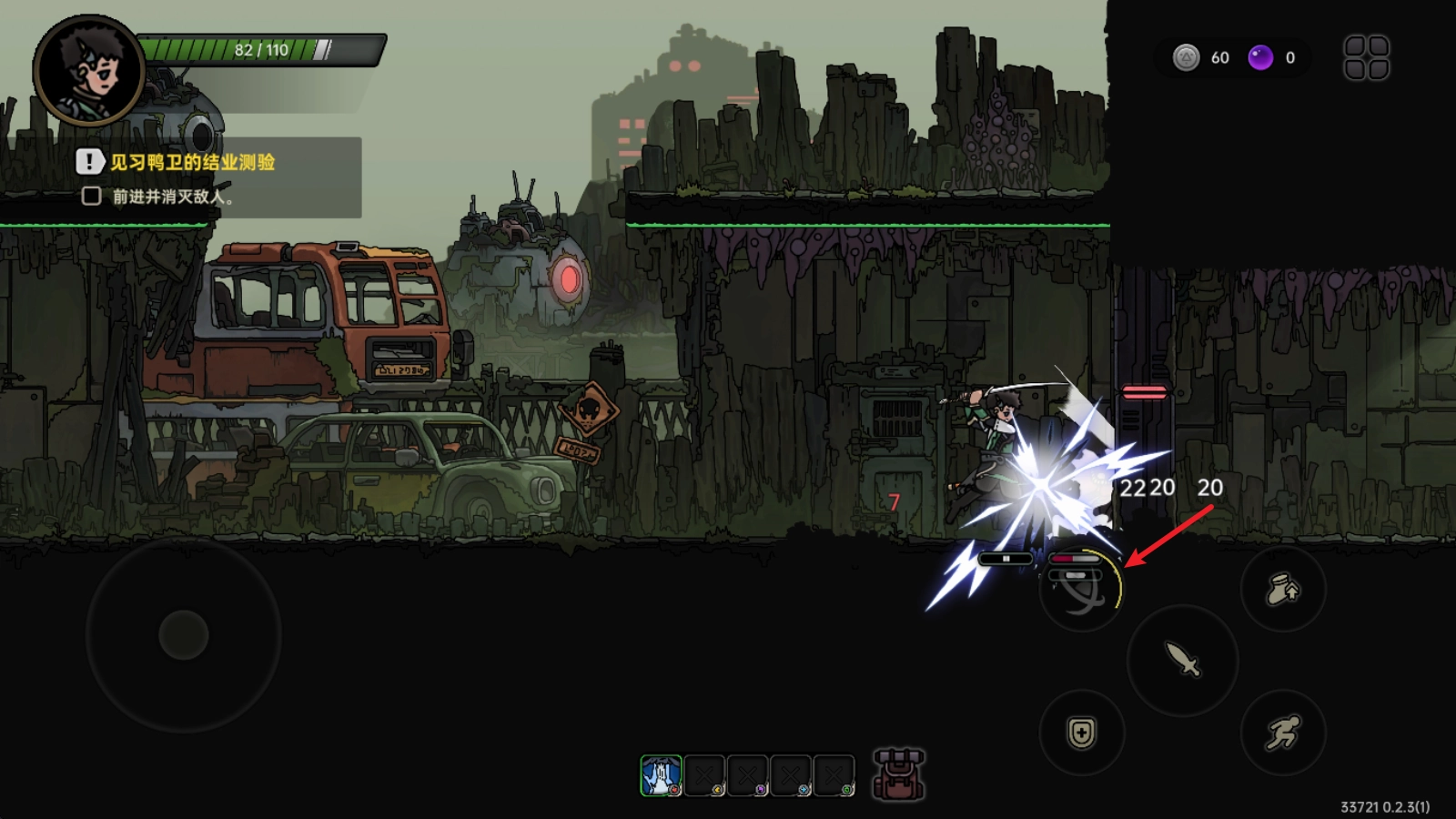This screenshot has height=819, width=1456.
Task: Activate the shield defense button
Action: [1082, 733]
